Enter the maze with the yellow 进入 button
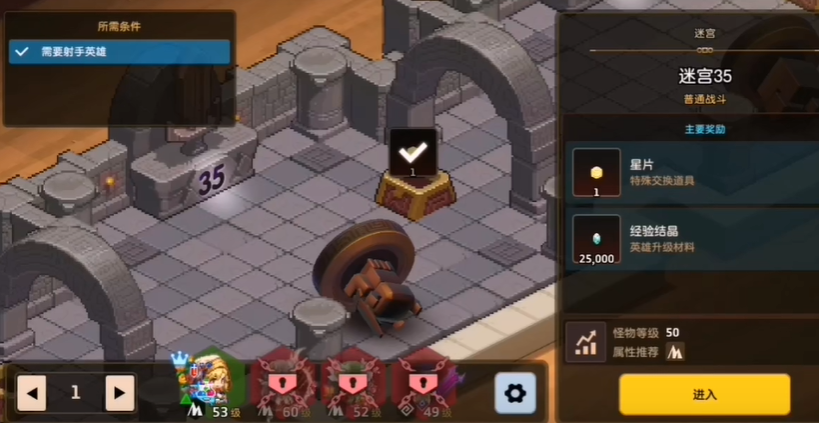This screenshot has width=819, height=423. pyautogui.click(x=704, y=394)
